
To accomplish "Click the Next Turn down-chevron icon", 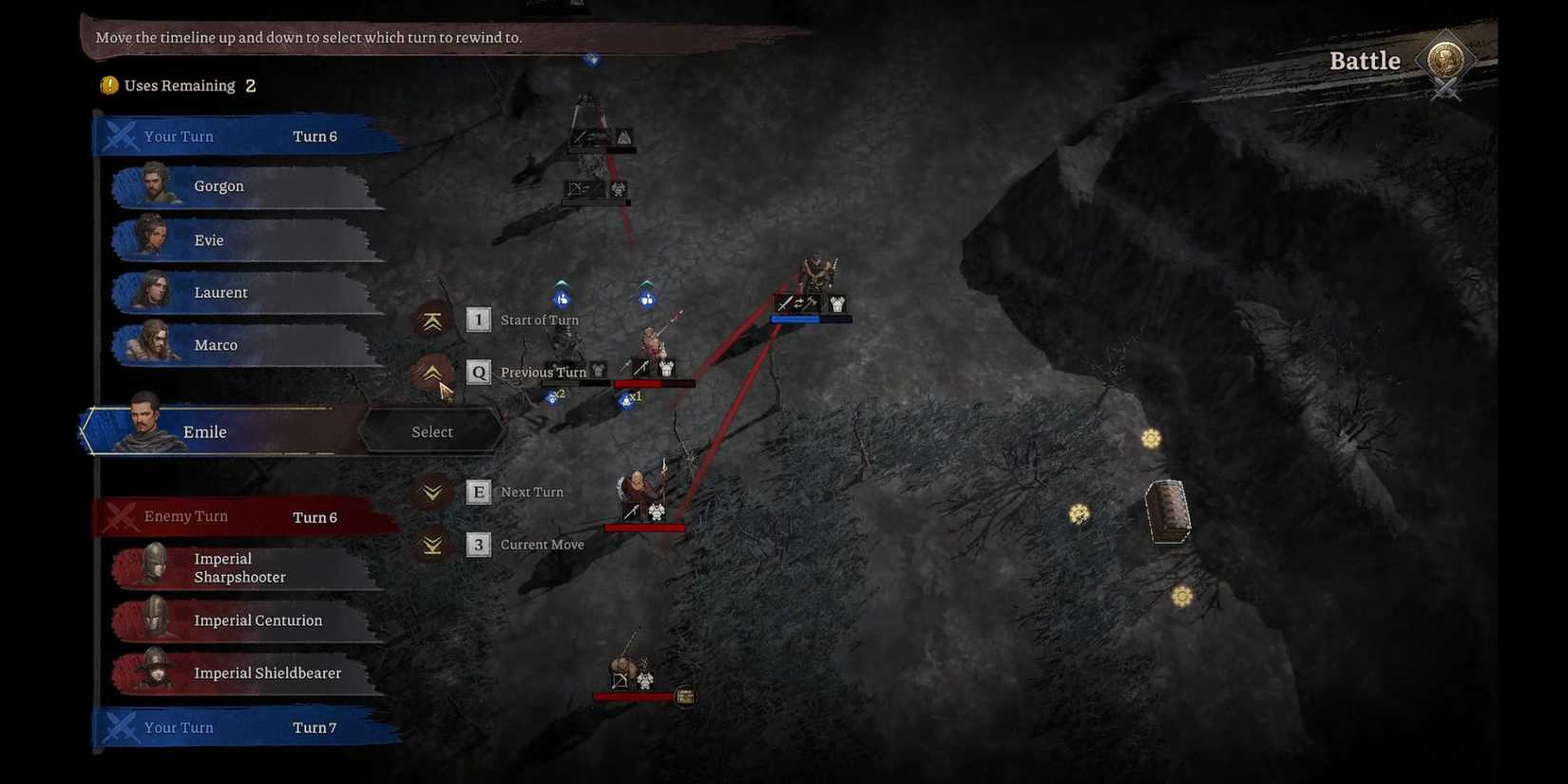I will coord(432,491).
